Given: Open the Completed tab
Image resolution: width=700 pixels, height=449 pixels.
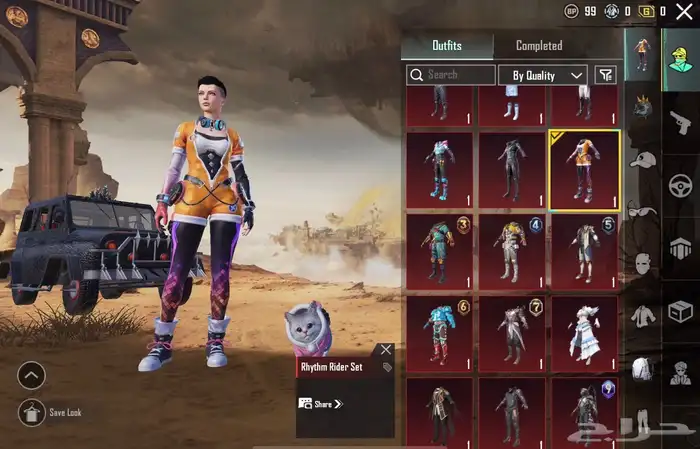Looking at the screenshot, I should pos(538,45).
